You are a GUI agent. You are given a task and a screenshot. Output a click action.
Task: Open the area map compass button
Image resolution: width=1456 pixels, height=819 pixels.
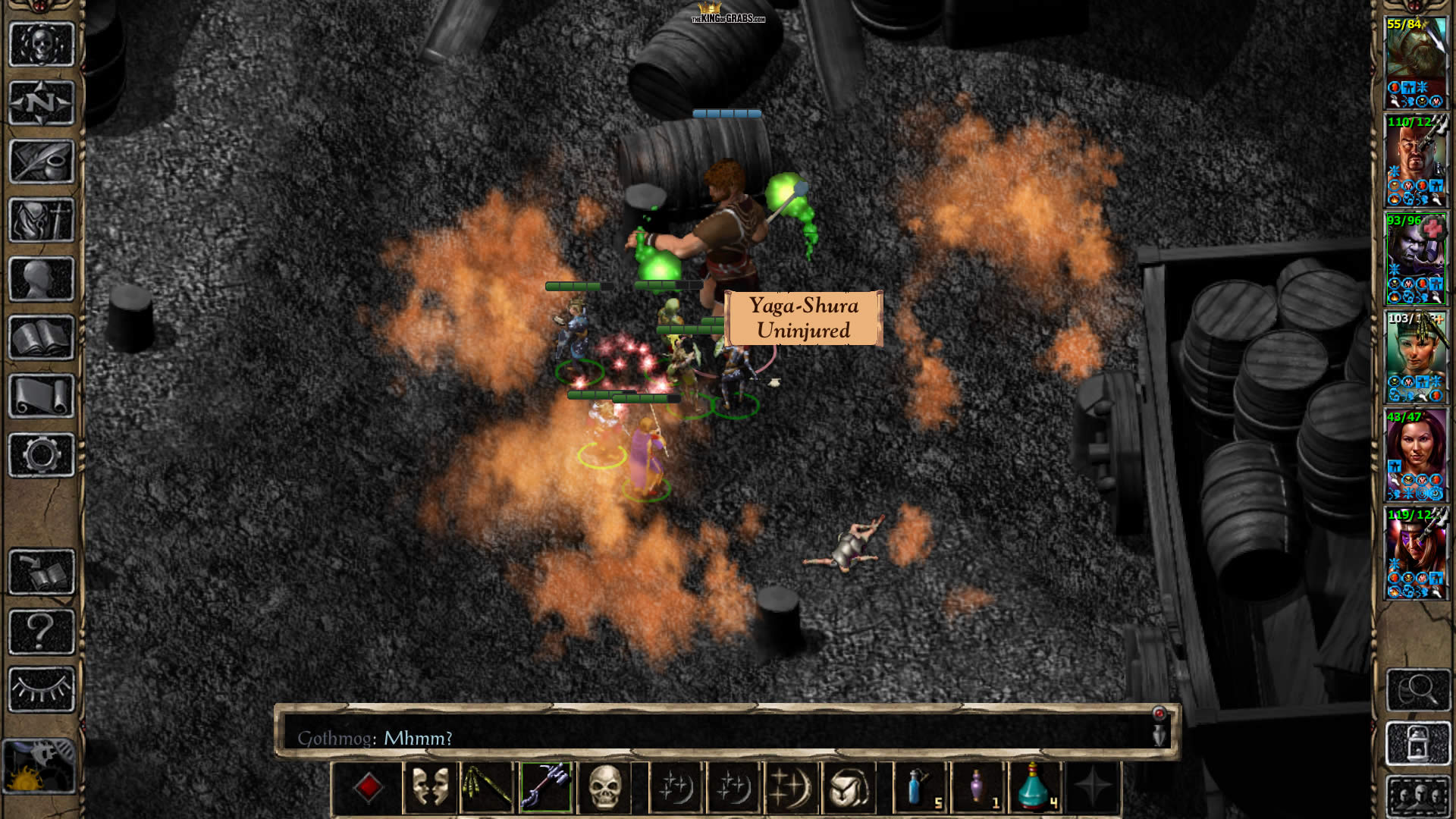pos(42,102)
